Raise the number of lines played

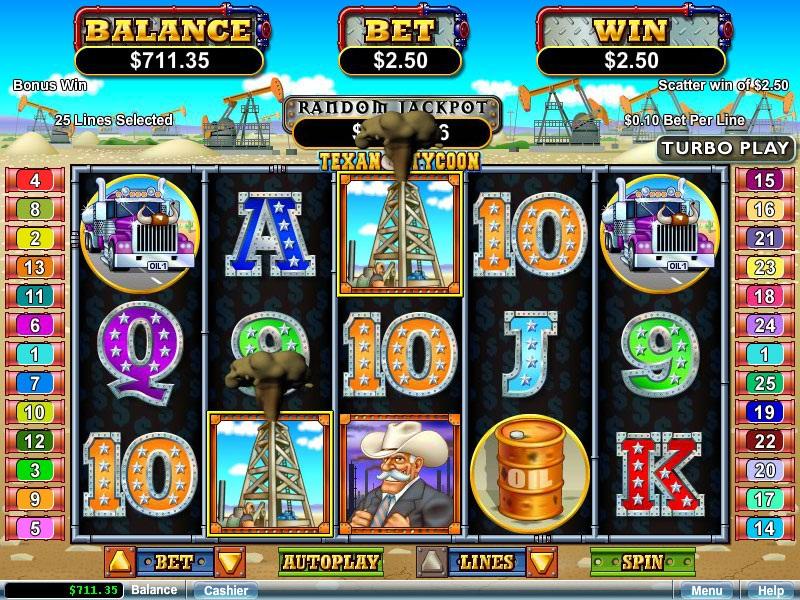(431, 562)
